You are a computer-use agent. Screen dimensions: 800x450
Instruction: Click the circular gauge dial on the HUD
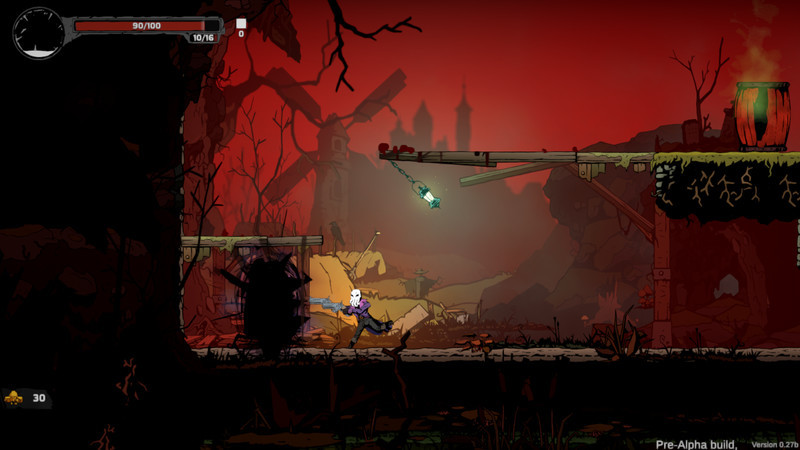coord(38,33)
